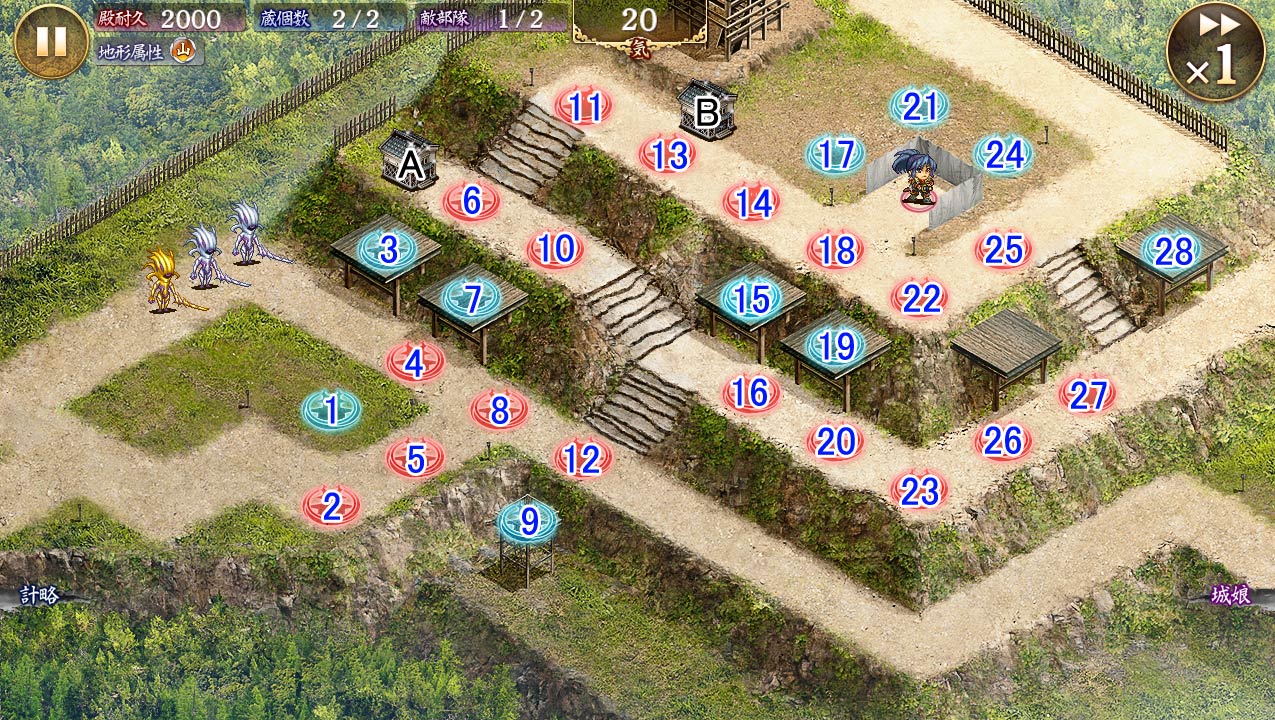Select red placement marker 11
The height and width of the screenshot is (720, 1275).
point(583,106)
